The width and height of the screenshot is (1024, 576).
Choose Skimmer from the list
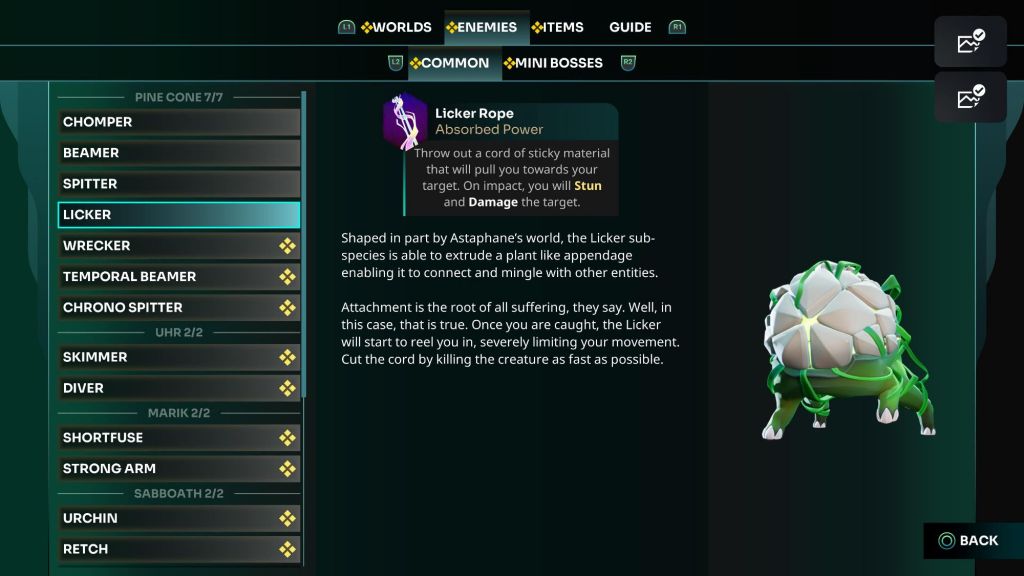179,357
